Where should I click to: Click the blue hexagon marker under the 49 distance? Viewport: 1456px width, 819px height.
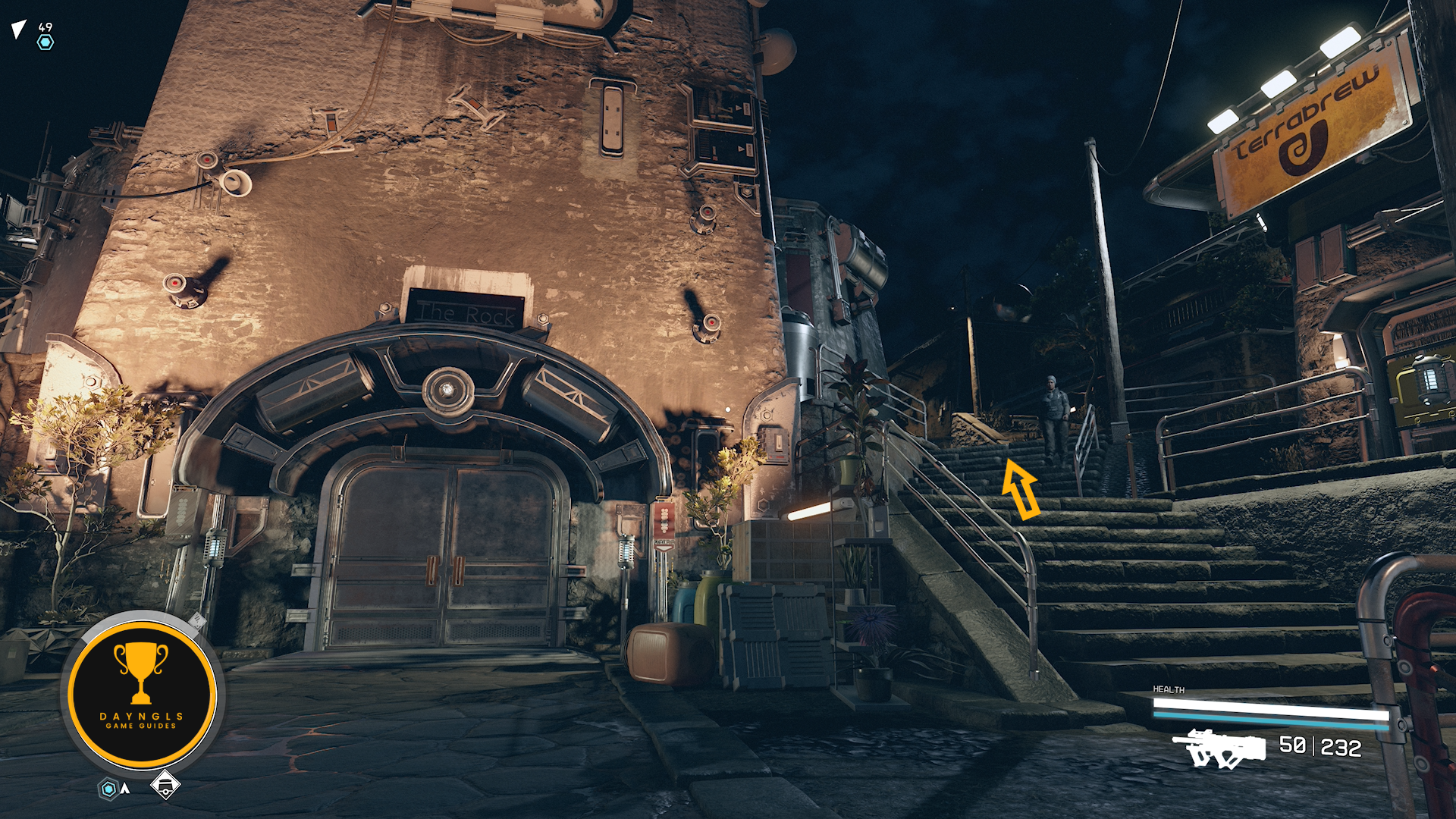45,42
